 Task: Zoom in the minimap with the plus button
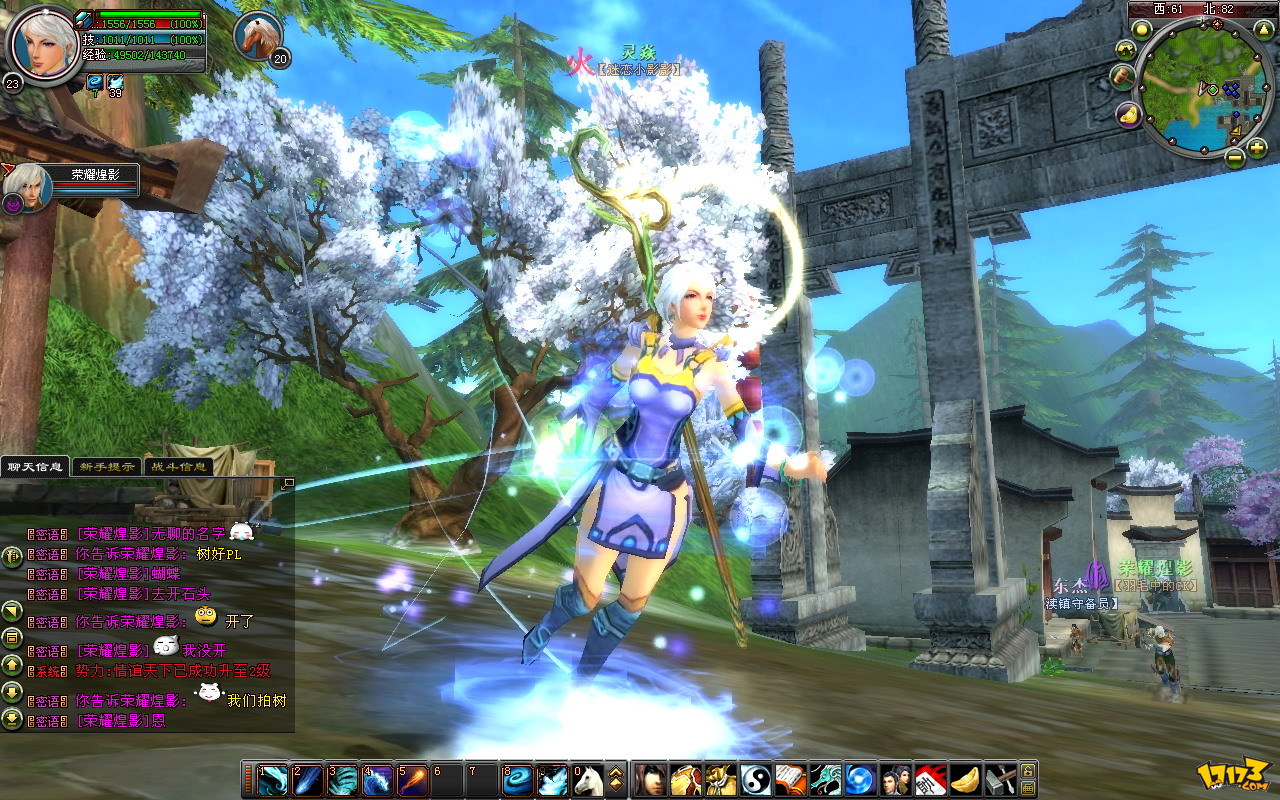[1257, 148]
